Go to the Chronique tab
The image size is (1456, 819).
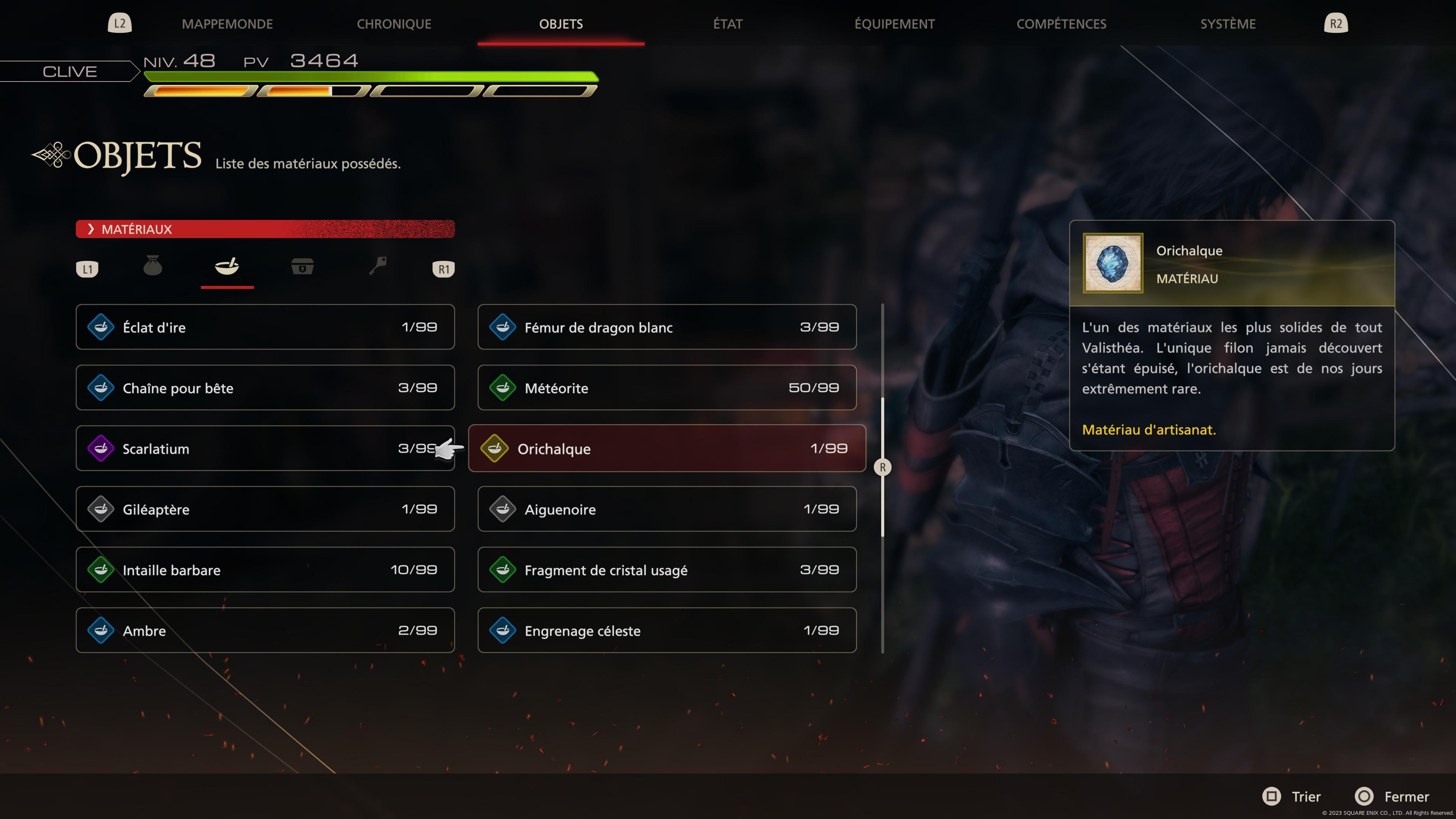(394, 24)
